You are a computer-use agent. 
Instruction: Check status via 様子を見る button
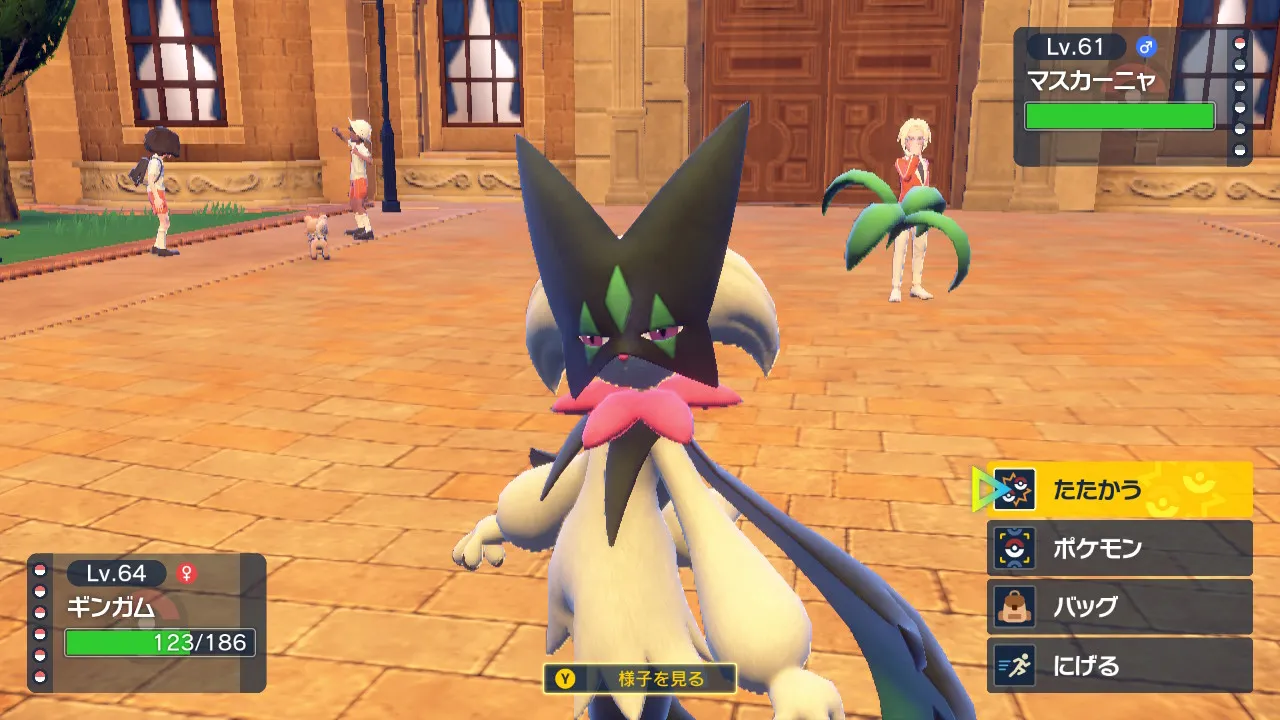tap(640, 679)
